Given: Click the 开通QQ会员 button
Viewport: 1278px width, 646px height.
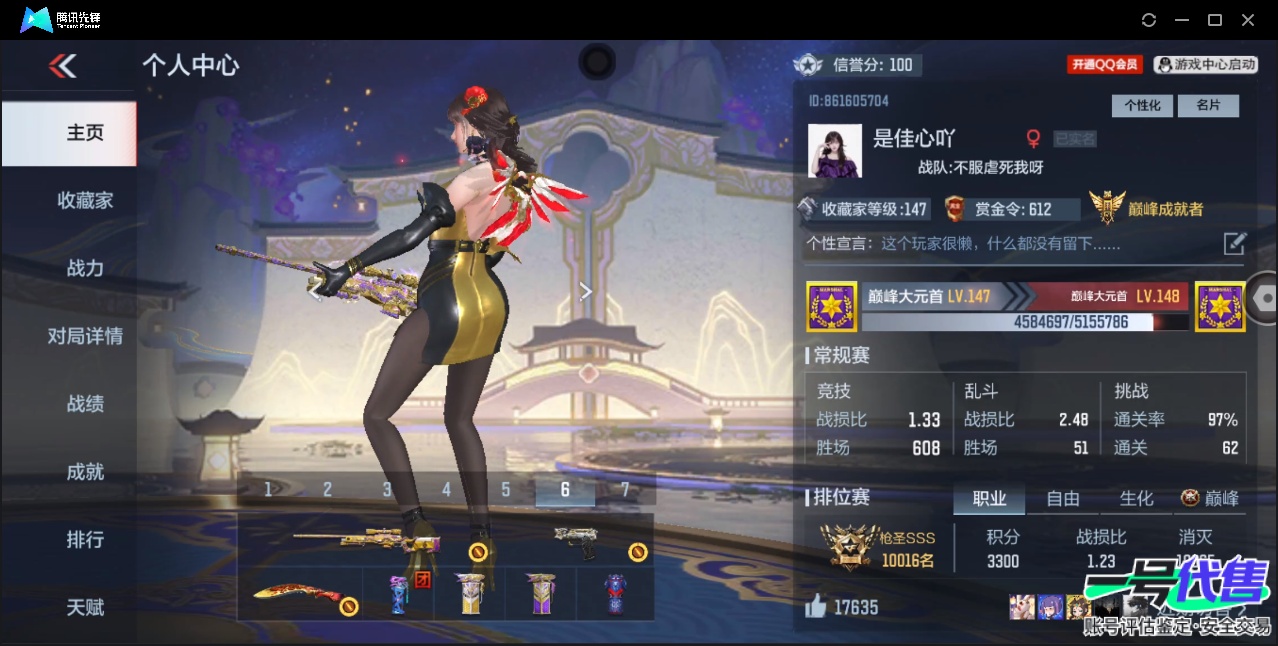Looking at the screenshot, I should pyautogui.click(x=1104, y=64).
